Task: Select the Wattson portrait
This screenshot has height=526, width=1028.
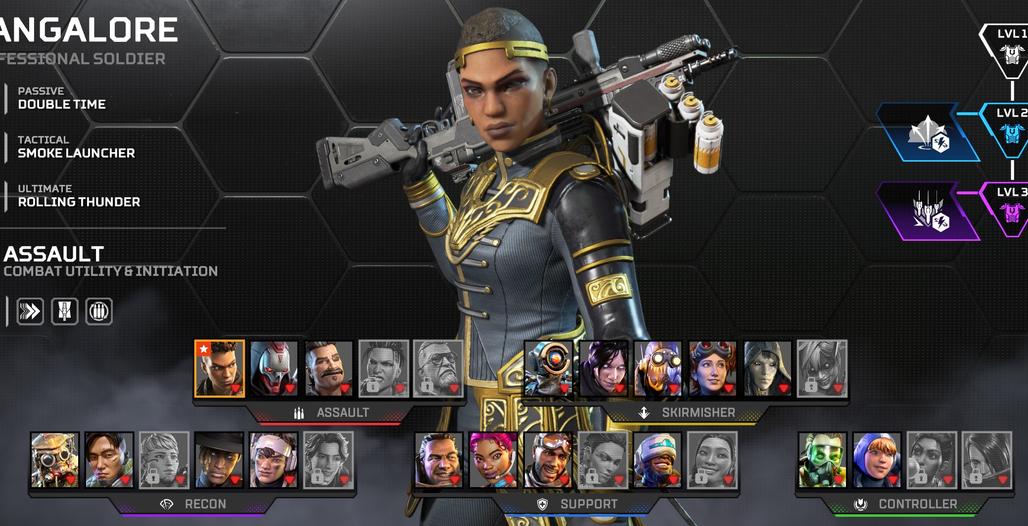Action: tap(877, 460)
